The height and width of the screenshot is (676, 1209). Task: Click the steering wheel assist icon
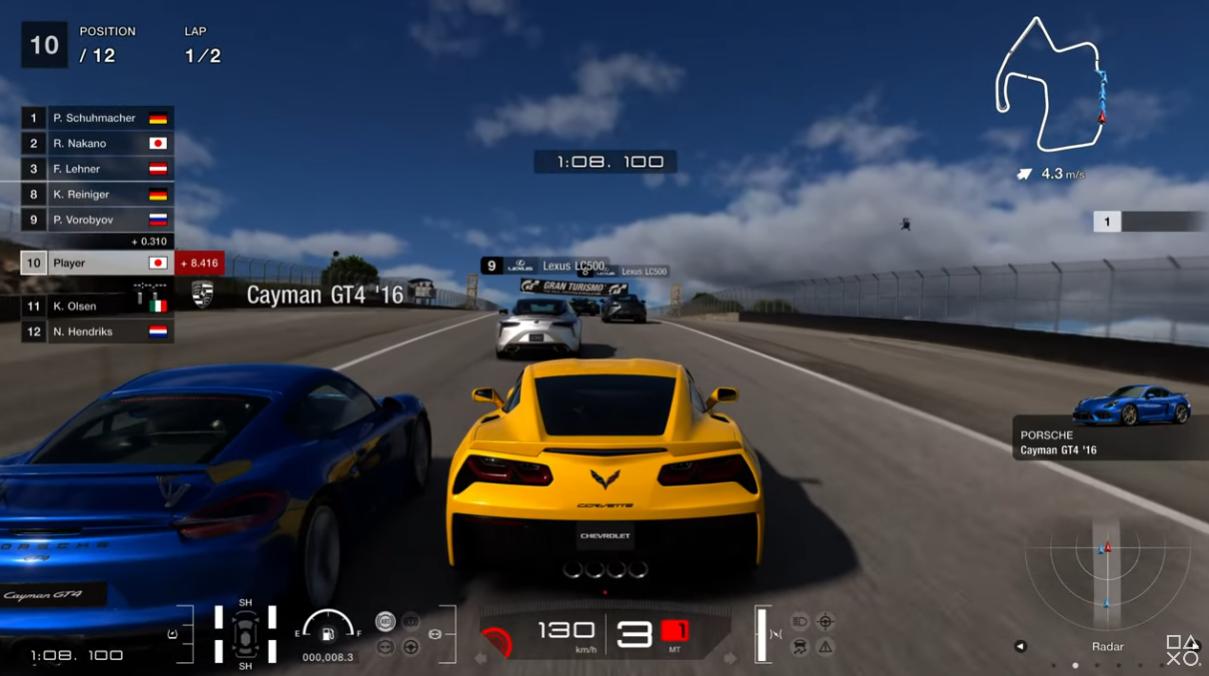(410, 647)
